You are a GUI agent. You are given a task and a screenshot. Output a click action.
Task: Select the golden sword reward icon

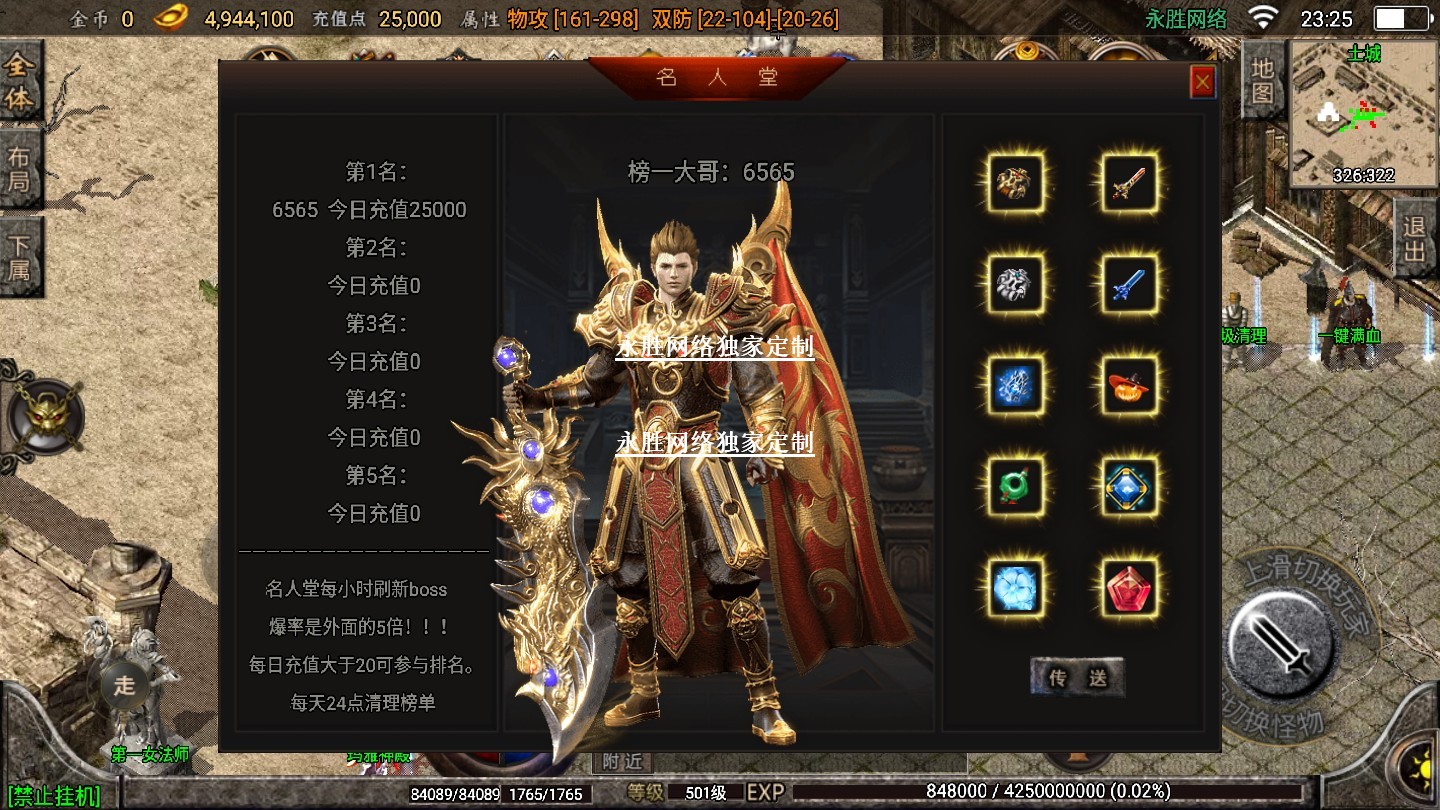tap(1130, 182)
